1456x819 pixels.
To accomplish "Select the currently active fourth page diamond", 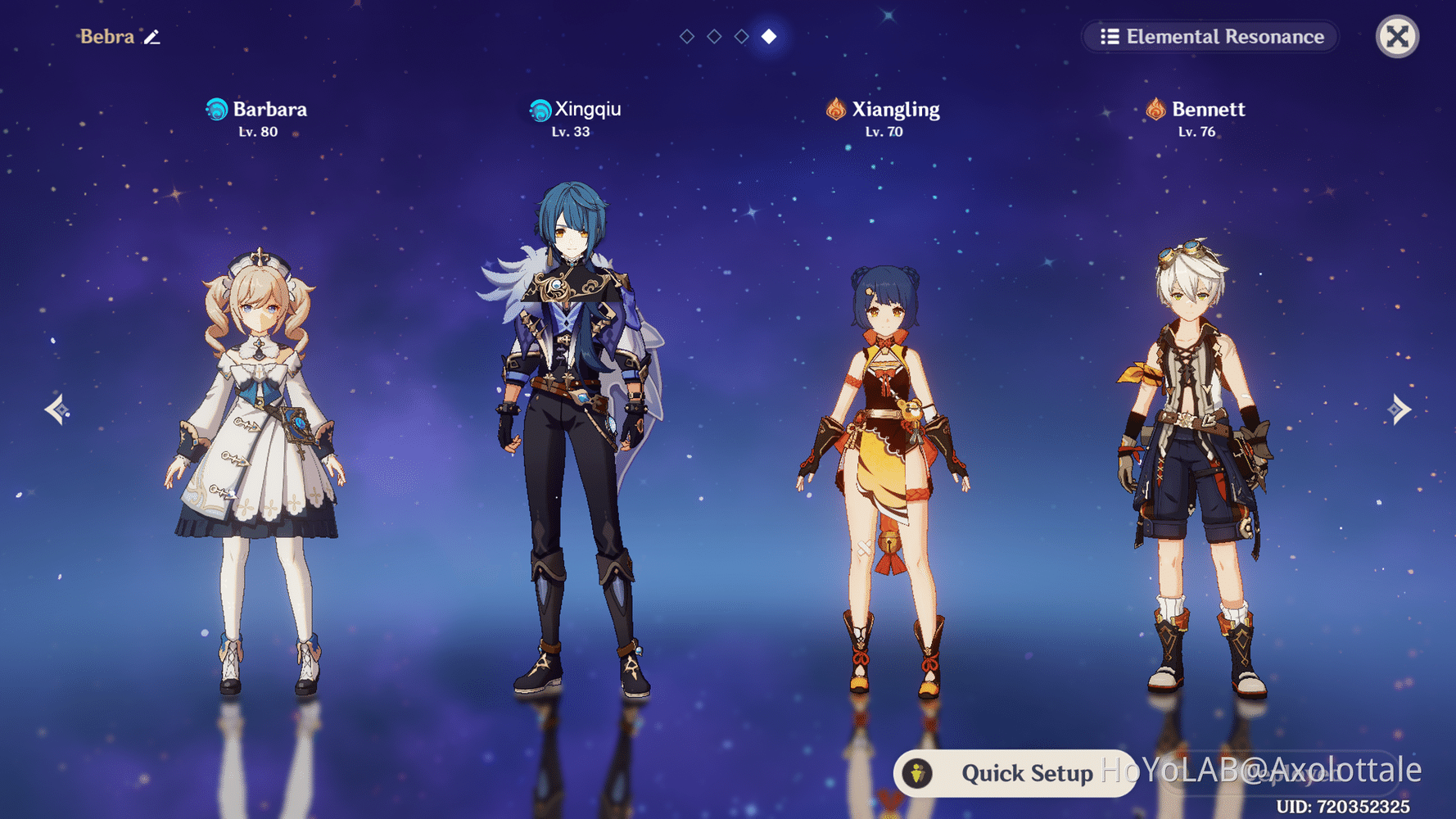I will tap(769, 36).
